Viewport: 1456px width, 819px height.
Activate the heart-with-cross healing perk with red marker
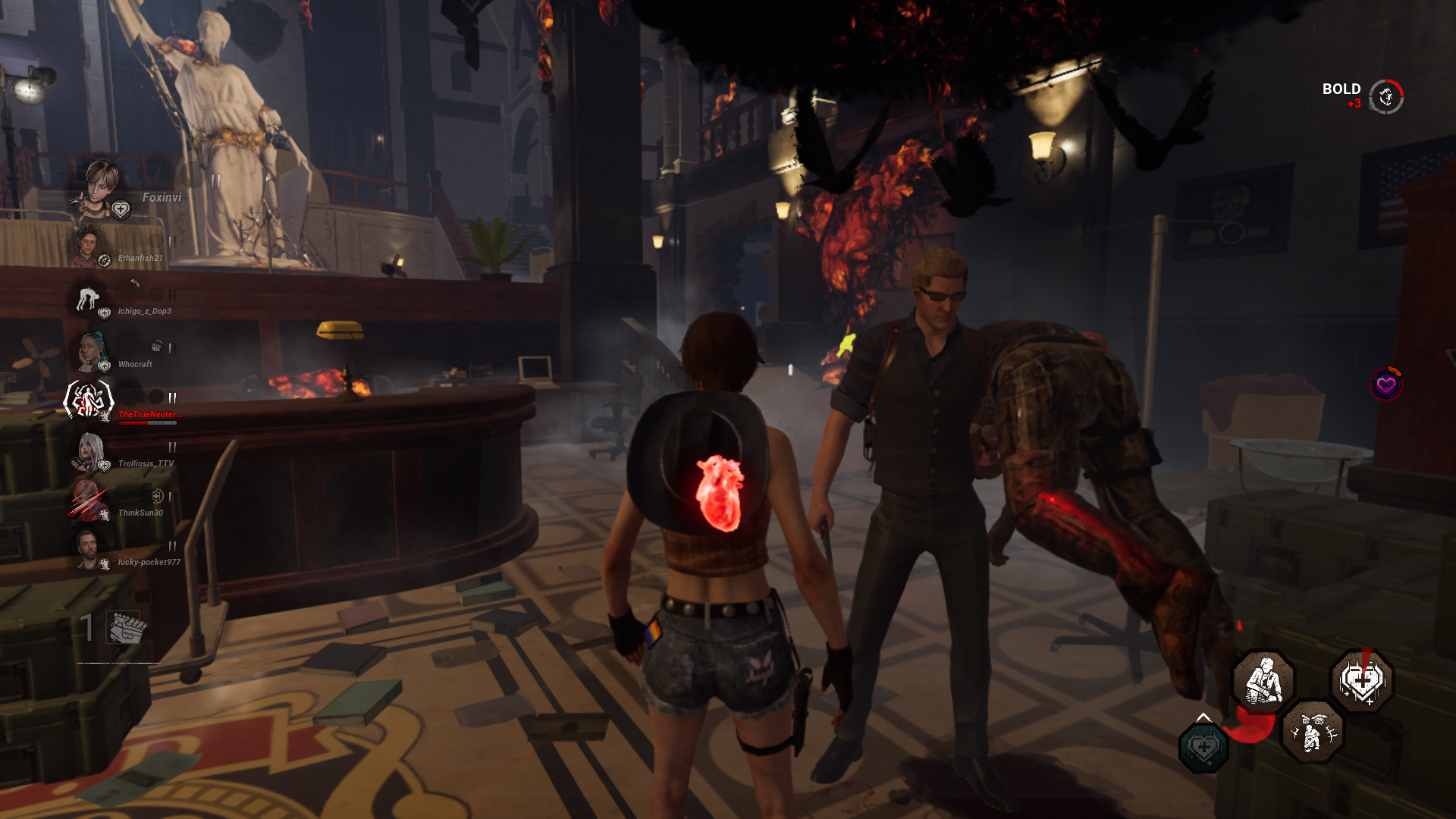click(1362, 680)
